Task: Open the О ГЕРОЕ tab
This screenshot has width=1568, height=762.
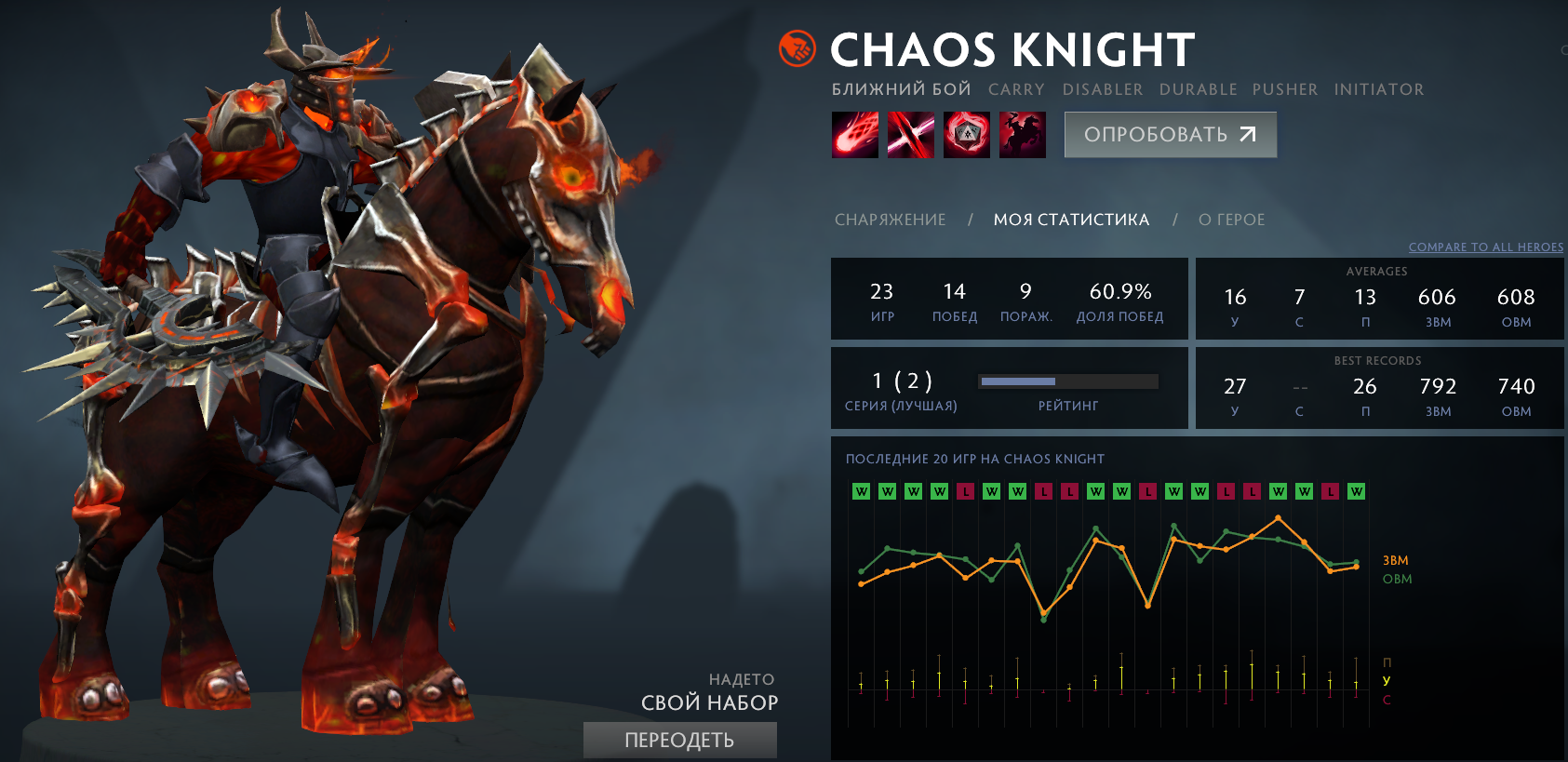Action: [1231, 220]
